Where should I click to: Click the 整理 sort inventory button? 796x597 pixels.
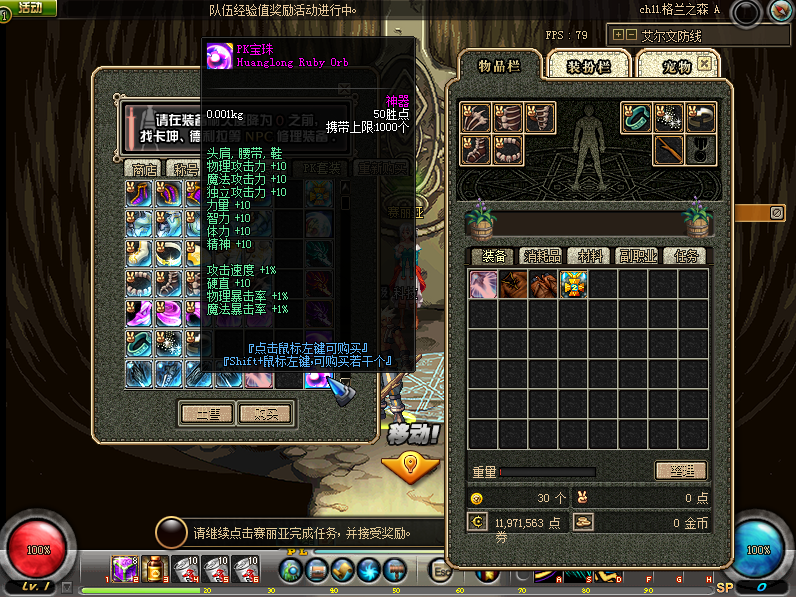(x=681, y=470)
